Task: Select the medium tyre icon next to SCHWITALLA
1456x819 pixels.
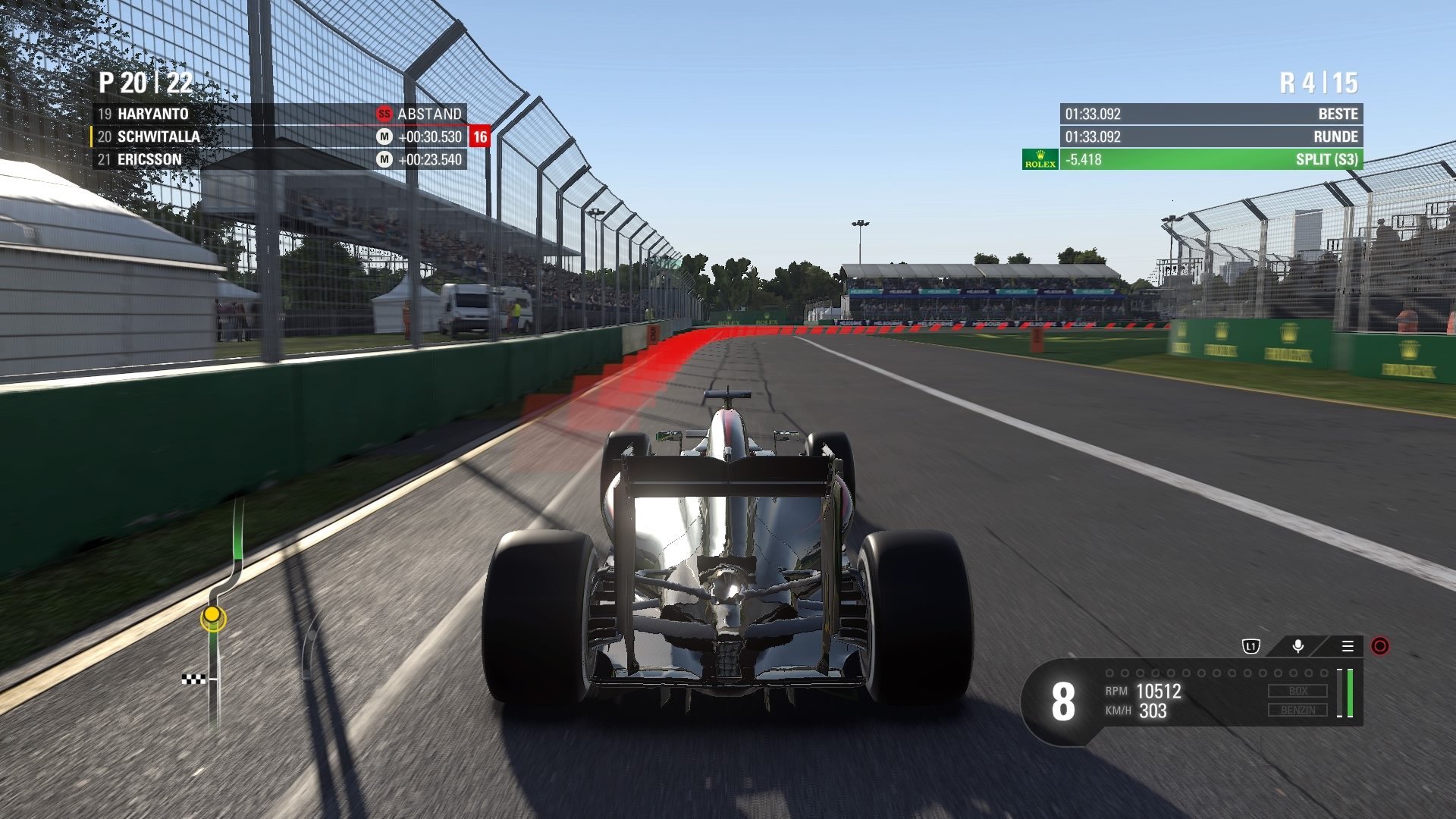Action: [384, 136]
